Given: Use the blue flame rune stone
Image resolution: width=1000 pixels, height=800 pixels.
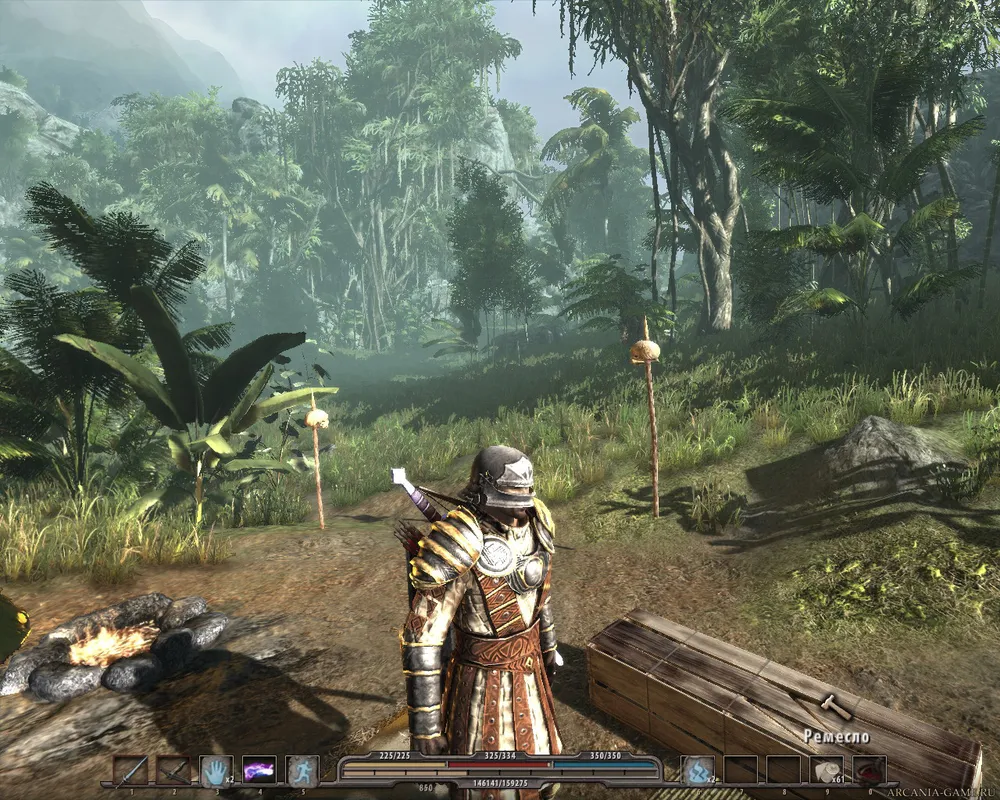Looking at the screenshot, I should [x=696, y=769].
